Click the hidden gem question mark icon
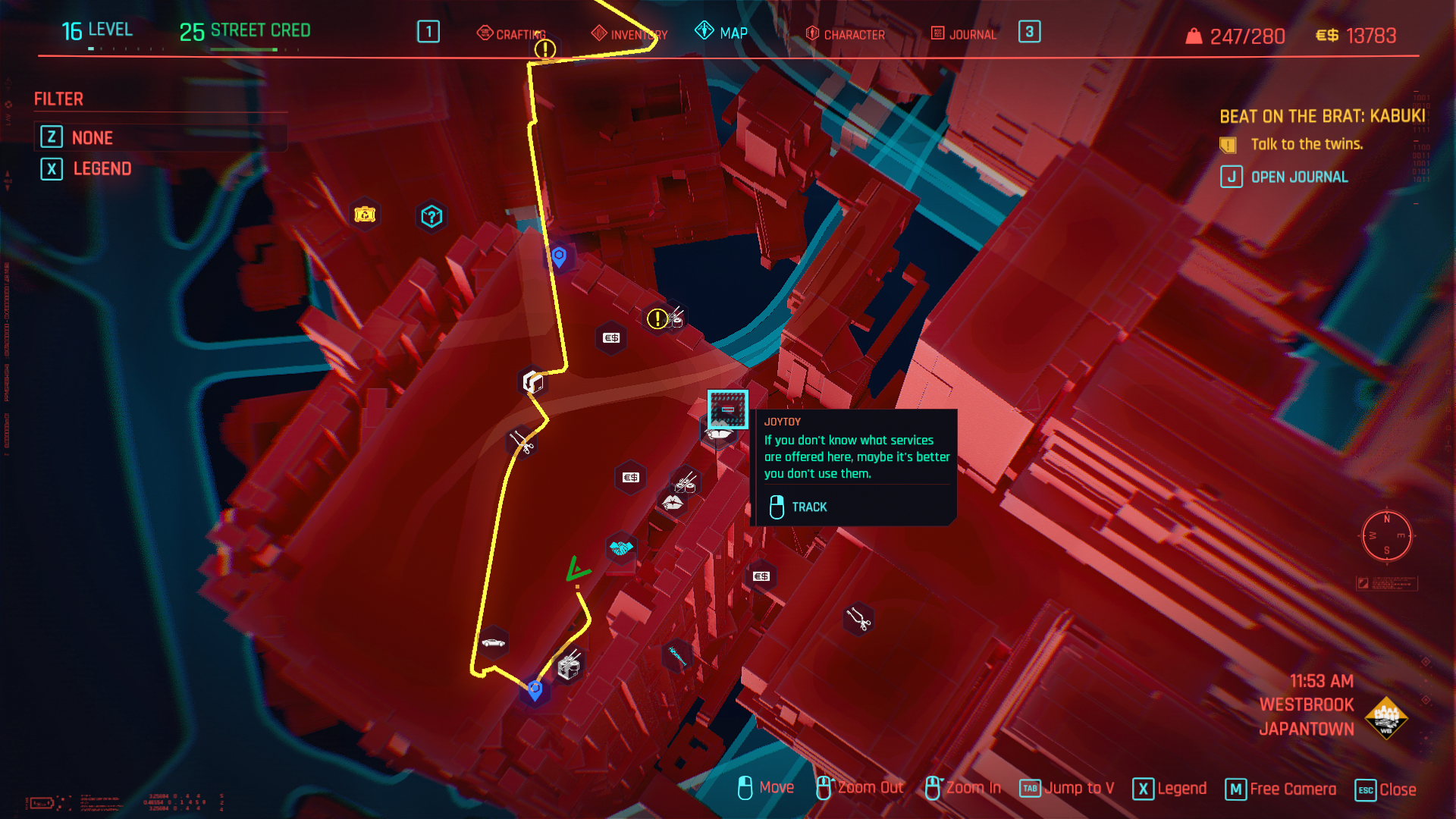Screen dimensions: 1456x819 (431, 217)
